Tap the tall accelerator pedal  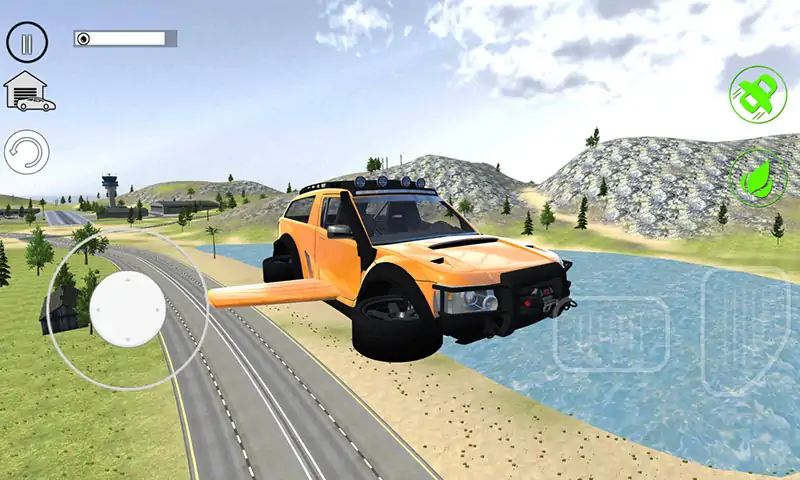(x=745, y=329)
